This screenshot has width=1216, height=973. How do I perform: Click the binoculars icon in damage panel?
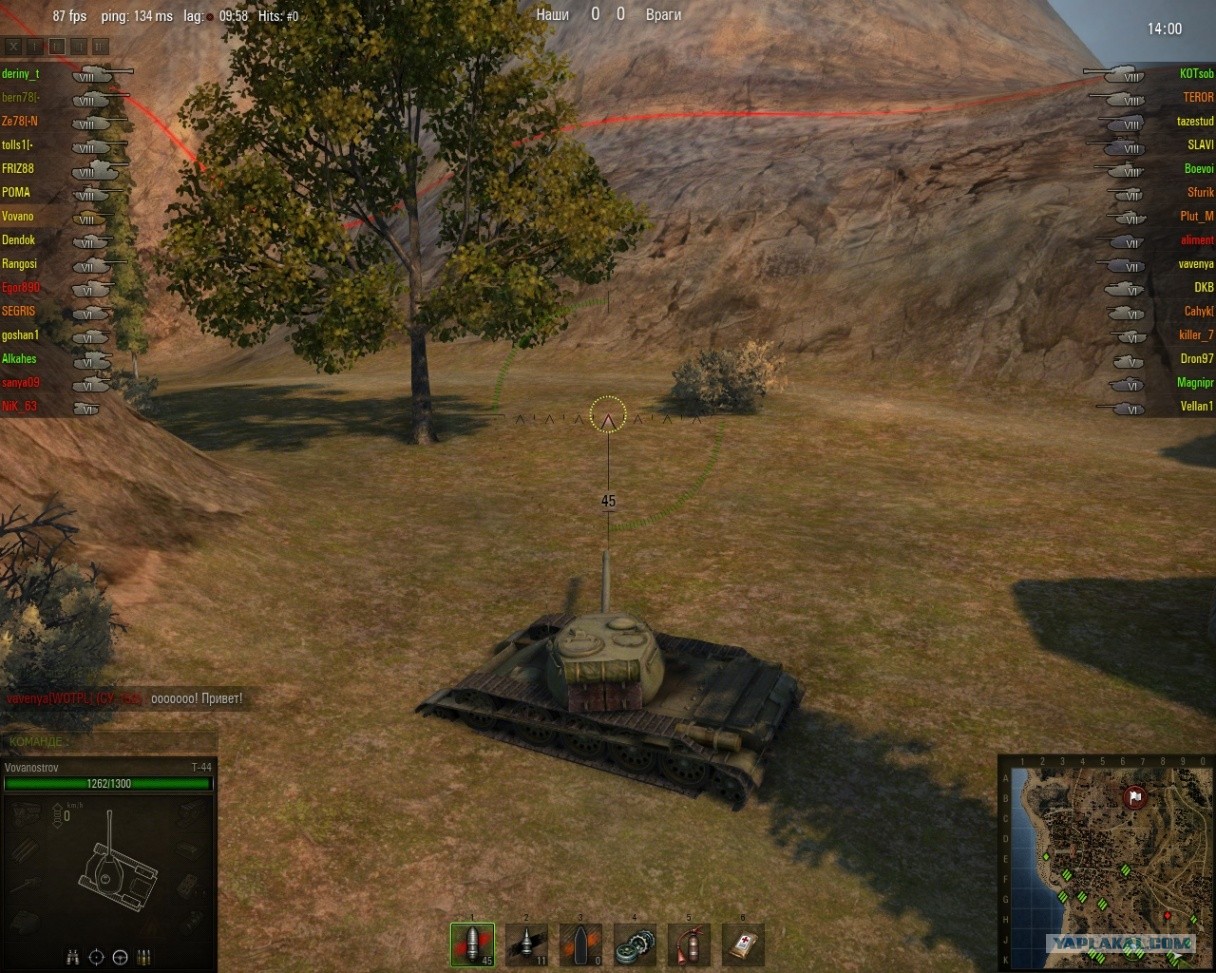click(73, 956)
